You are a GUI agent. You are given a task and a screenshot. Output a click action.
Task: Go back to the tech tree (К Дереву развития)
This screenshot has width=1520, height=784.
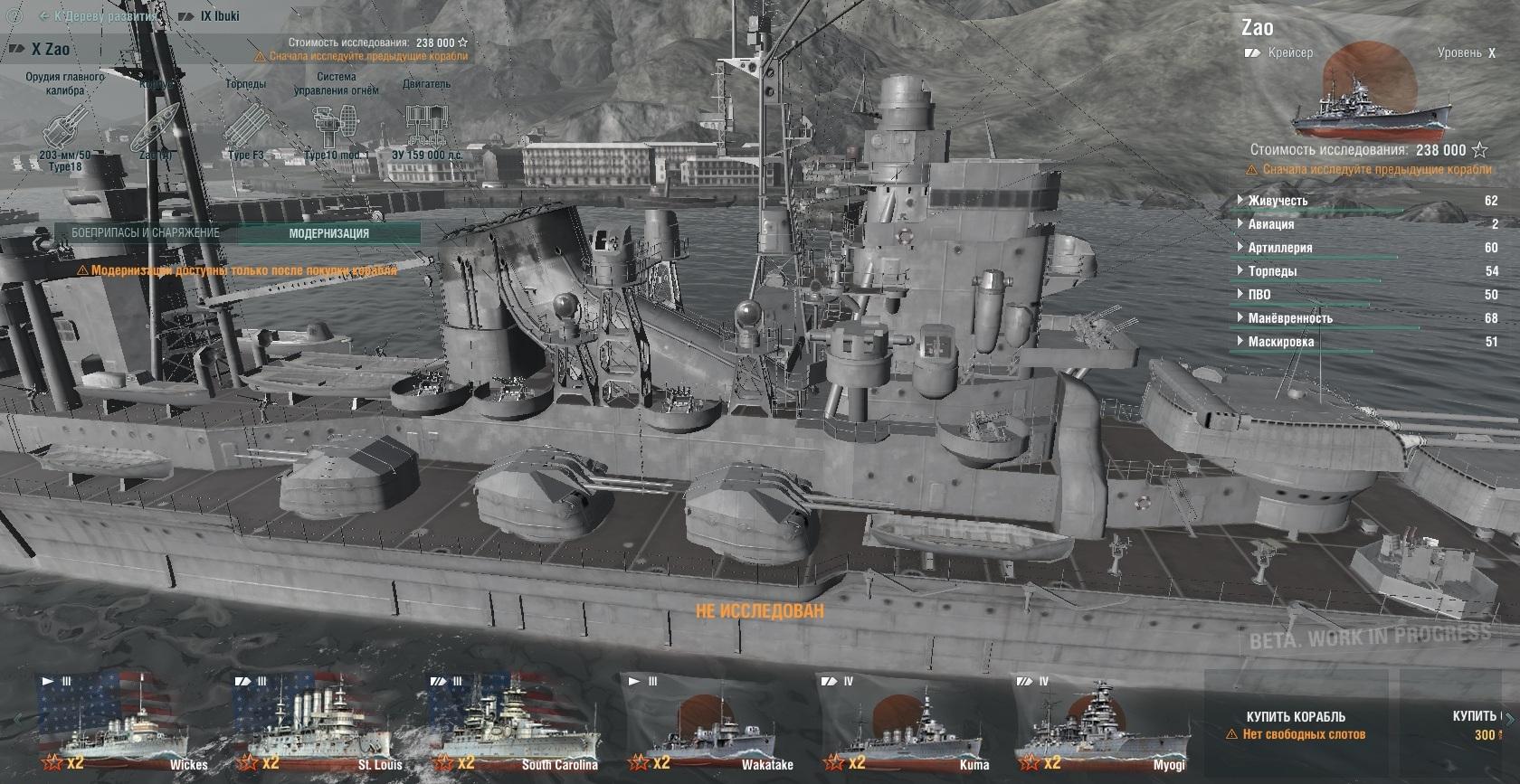pyautogui.click(x=98, y=16)
